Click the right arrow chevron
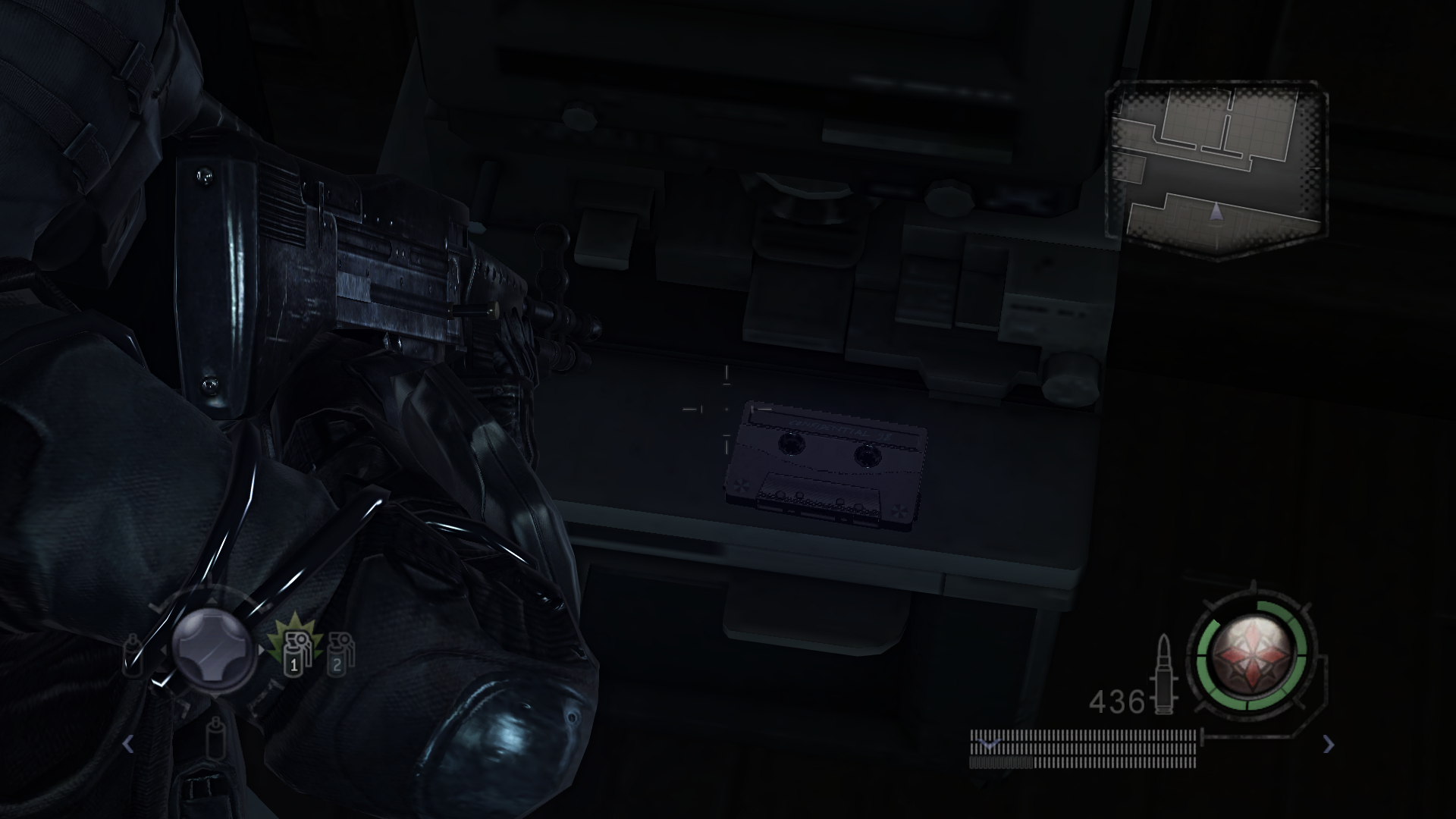1456x819 pixels. pos(1329,744)
